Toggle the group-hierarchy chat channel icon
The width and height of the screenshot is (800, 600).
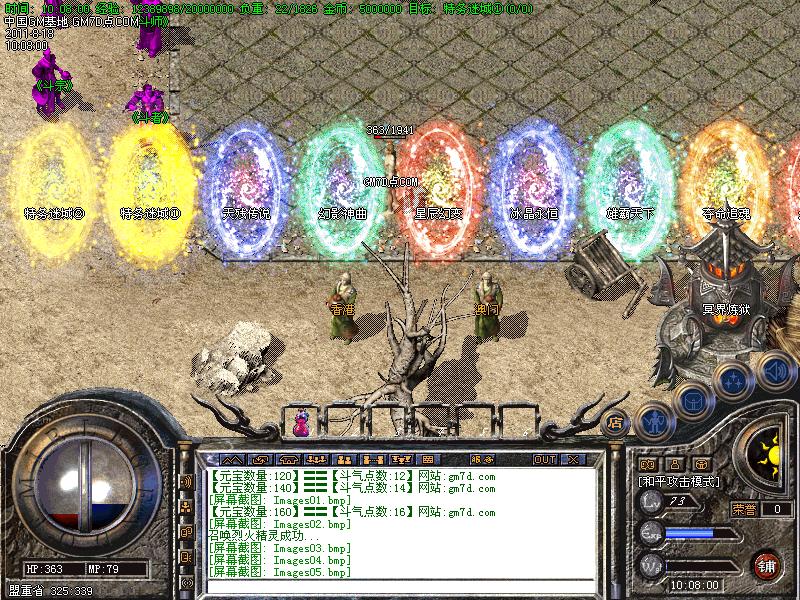pos(186,508)
